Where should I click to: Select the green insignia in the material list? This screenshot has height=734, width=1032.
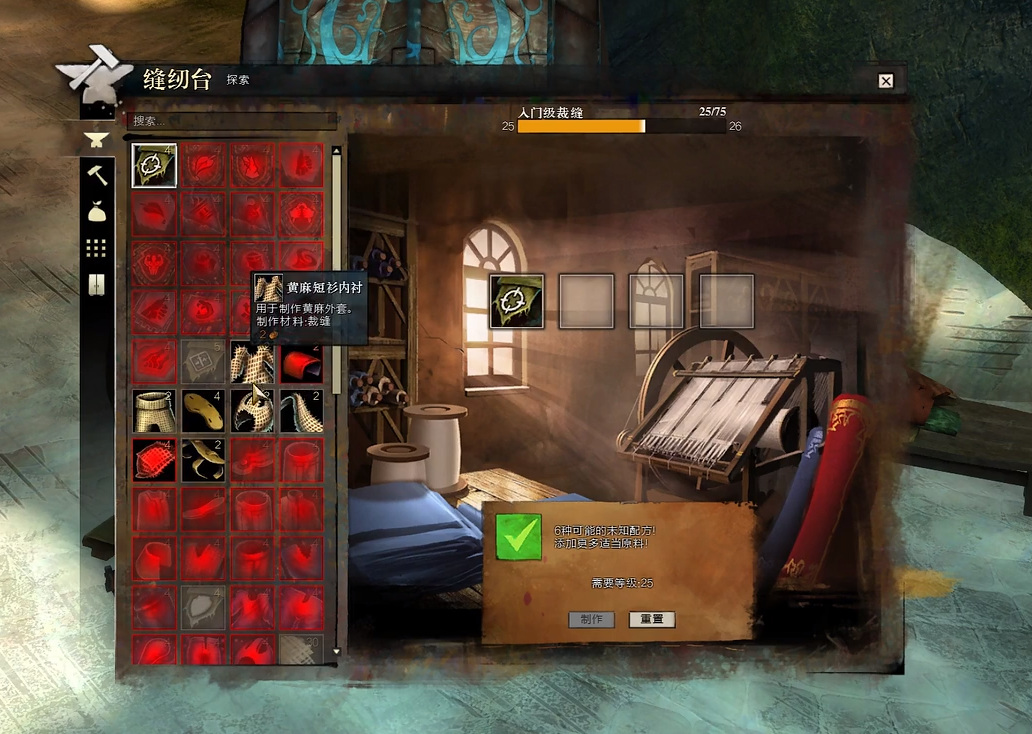point(155,166)
